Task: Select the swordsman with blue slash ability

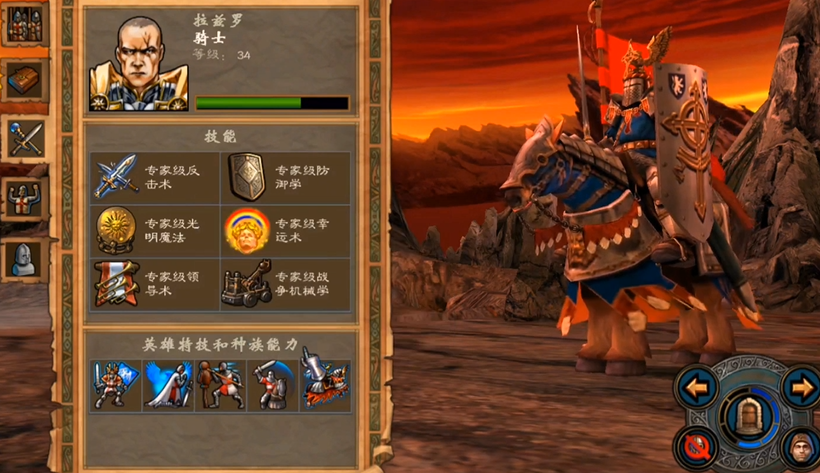Action: coord(272,384)
